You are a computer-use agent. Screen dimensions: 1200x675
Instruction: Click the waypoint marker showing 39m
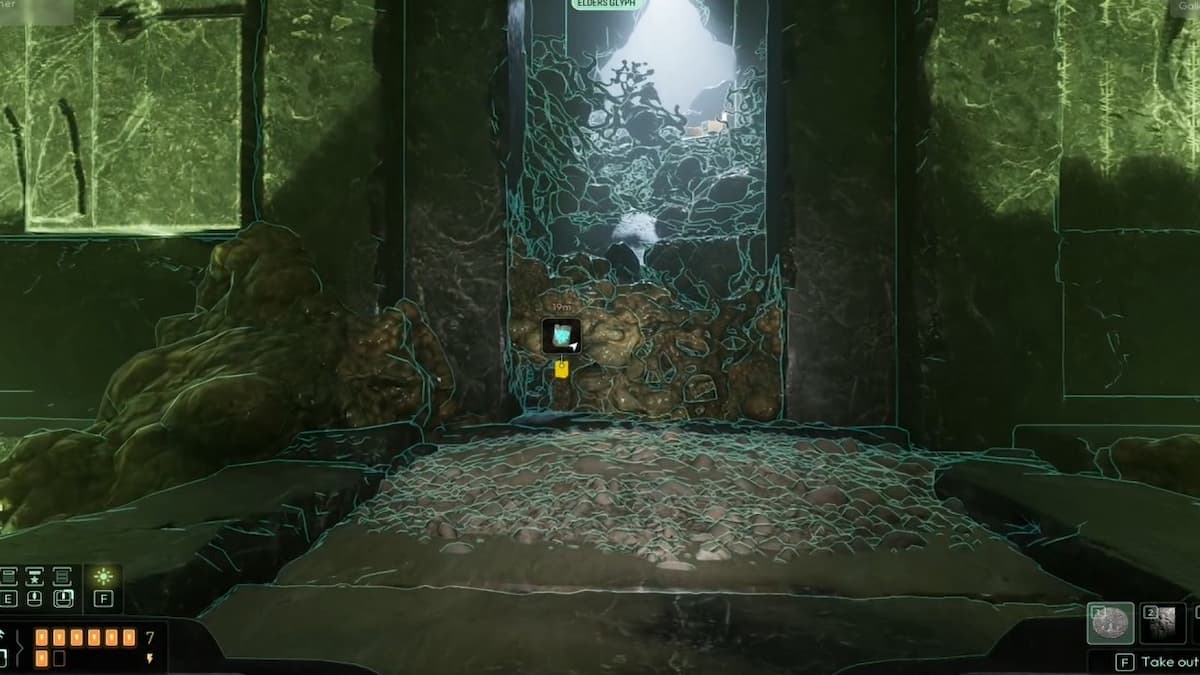(x=561, y=336)
